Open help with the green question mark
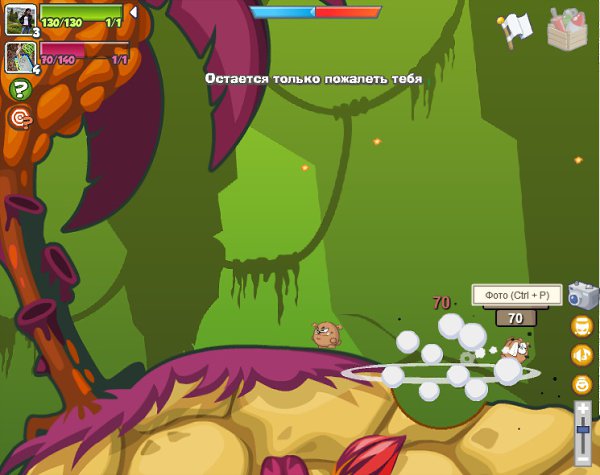The image size is (600, 475). click(20, 90)
